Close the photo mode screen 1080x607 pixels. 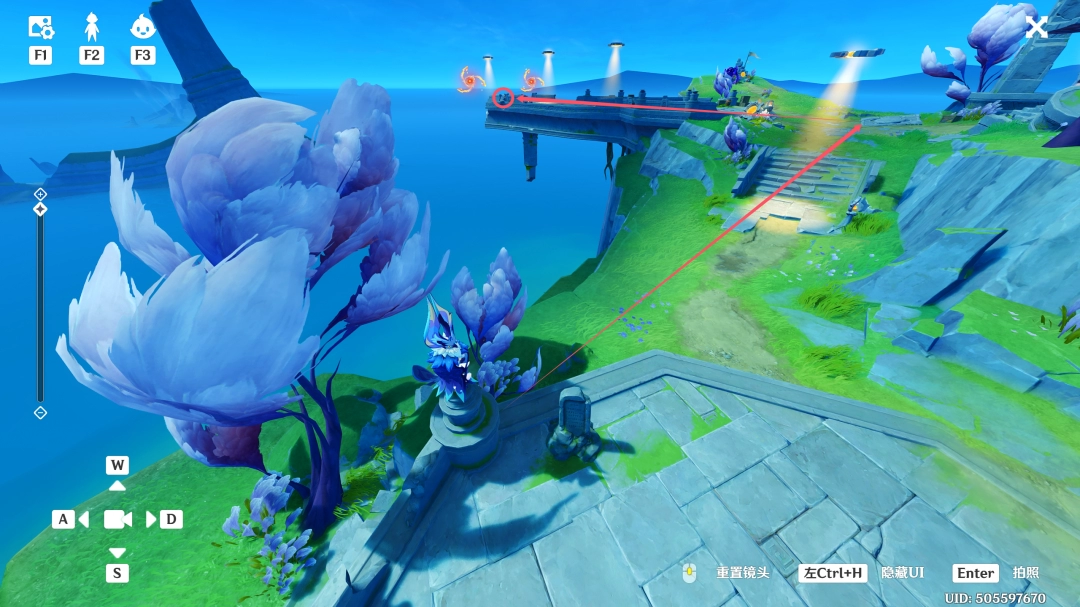[1037, 27]
